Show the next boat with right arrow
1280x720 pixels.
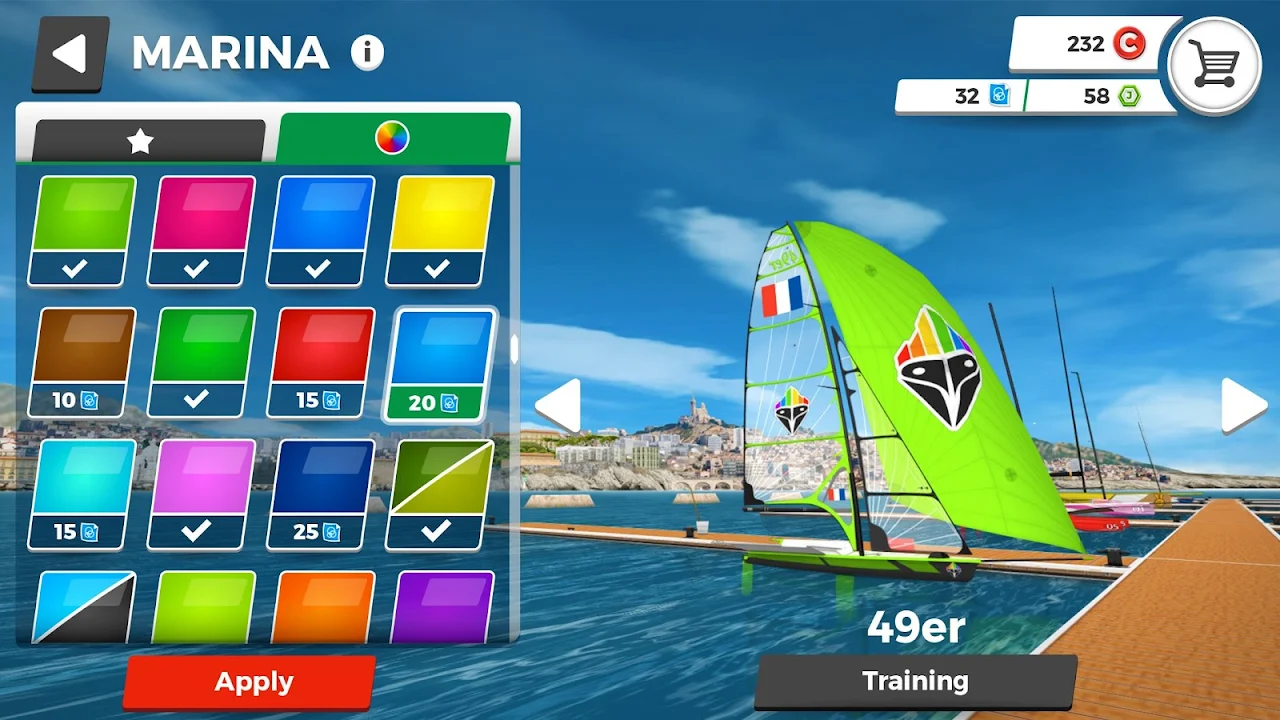tap(1243, 405)
